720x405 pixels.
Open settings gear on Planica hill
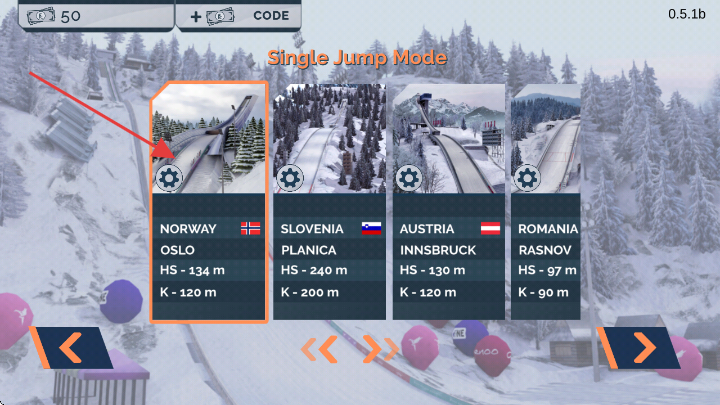tap(290, 179)
